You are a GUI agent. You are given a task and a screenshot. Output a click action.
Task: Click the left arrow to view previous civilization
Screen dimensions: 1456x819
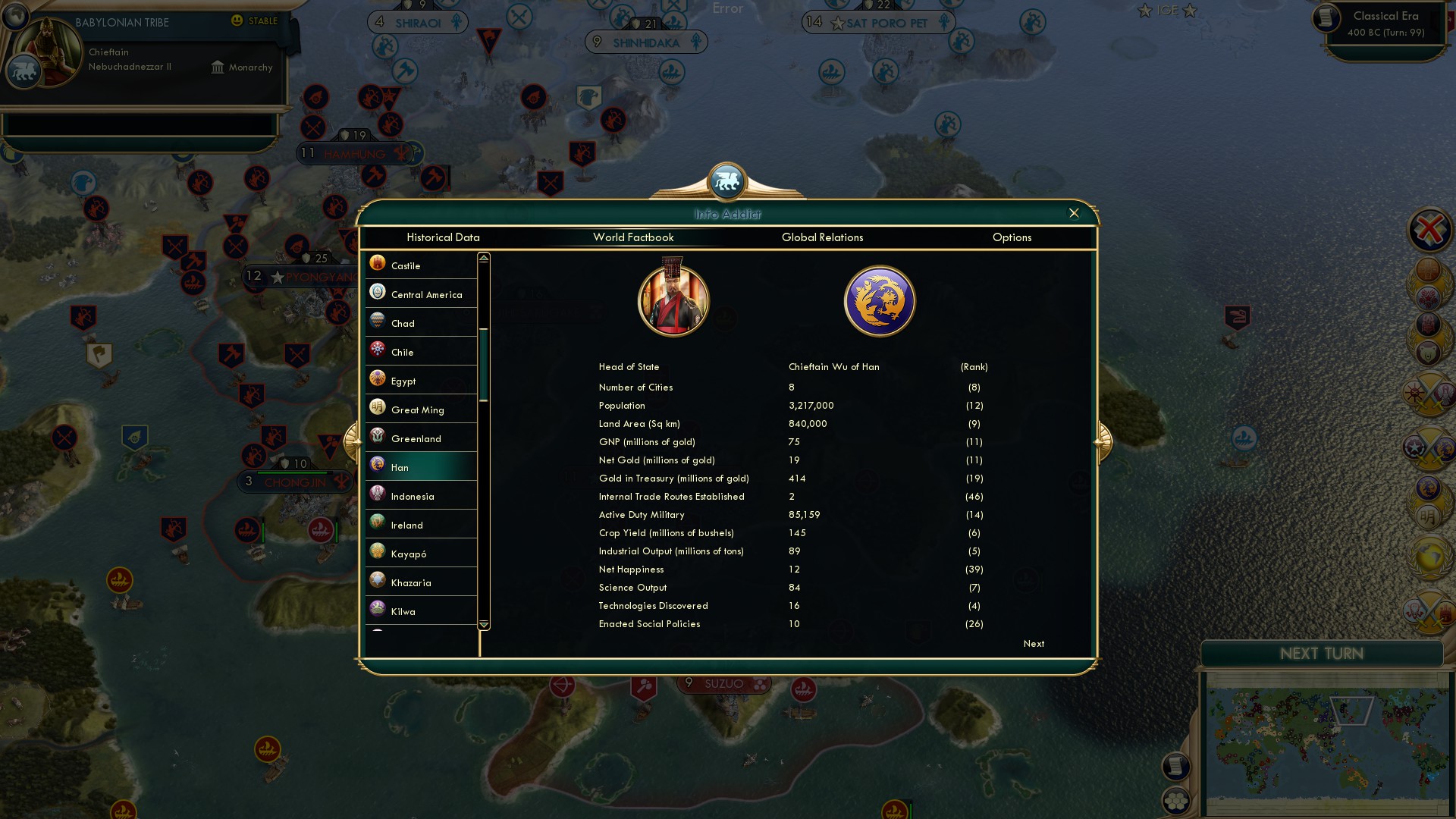pos(351,441)
